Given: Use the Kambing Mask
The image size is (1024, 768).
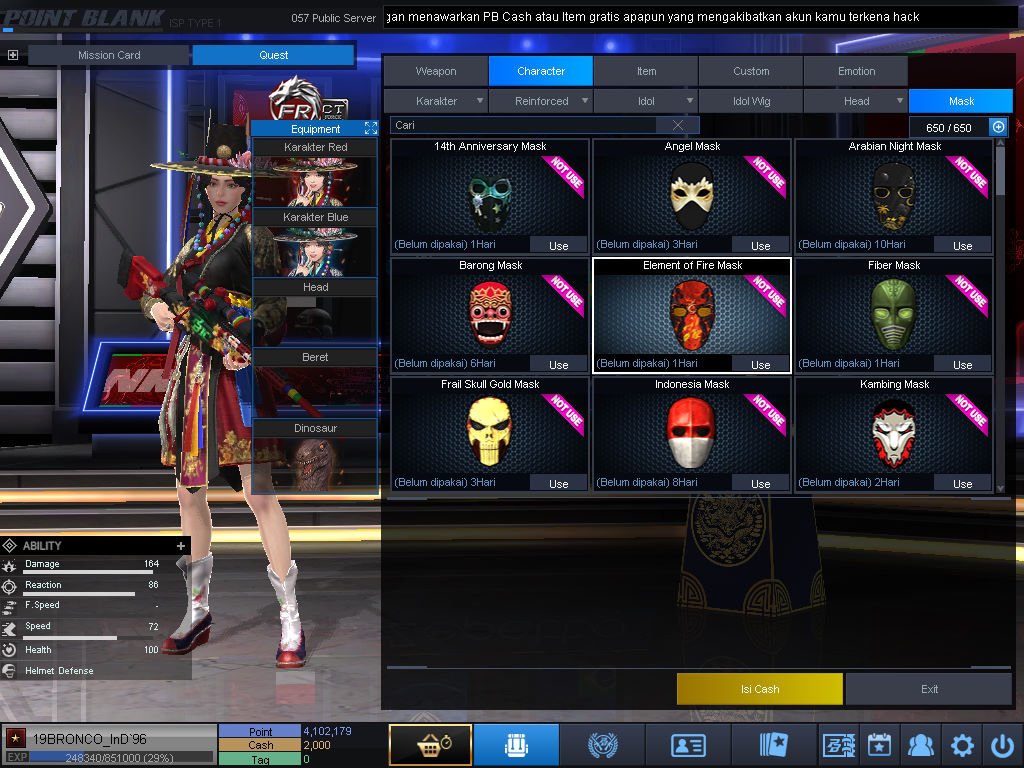Looking at the screenshot, I should 962,483.
